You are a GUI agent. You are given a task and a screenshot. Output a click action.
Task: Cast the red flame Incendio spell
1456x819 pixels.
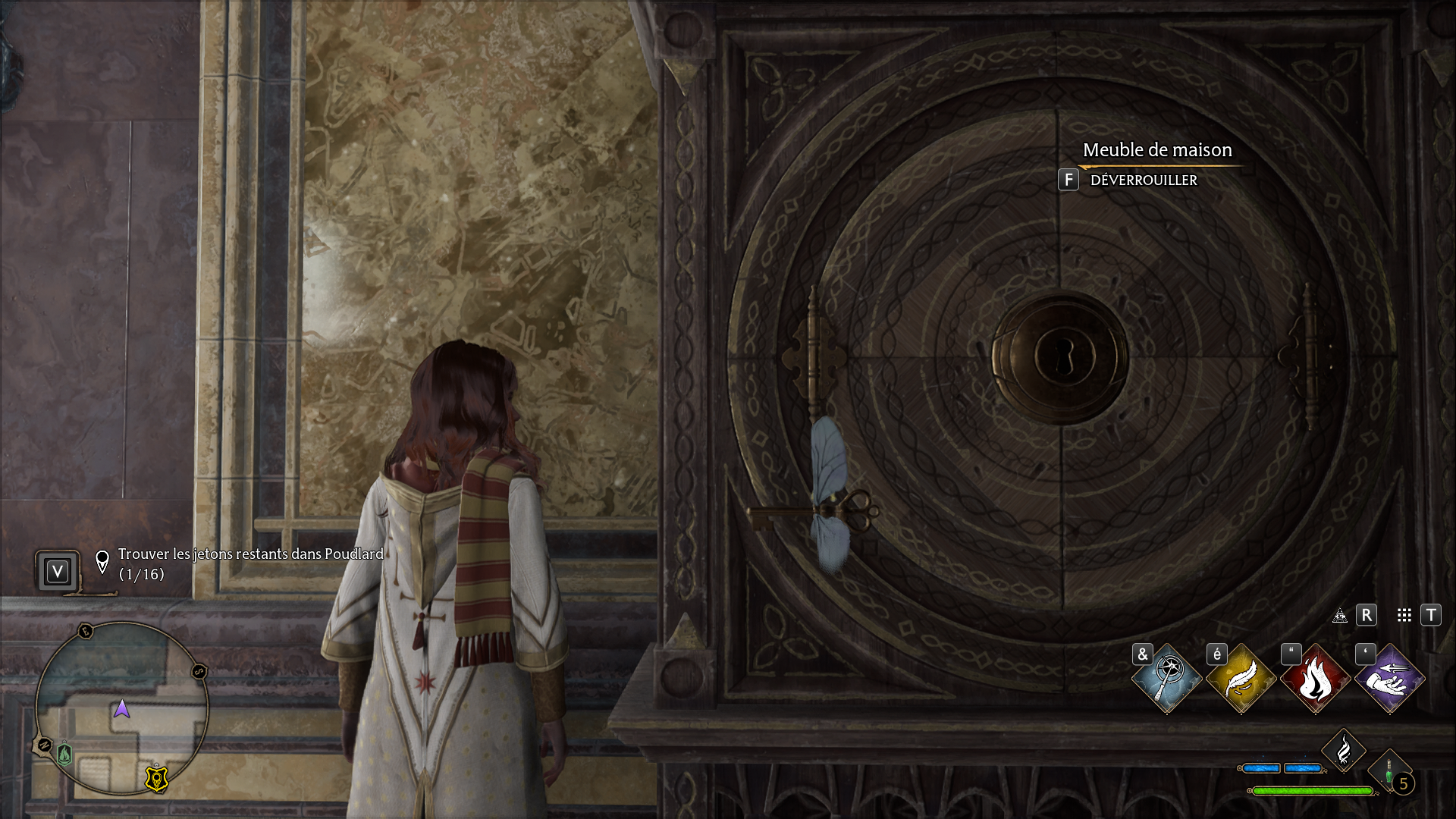(1316, 679)
